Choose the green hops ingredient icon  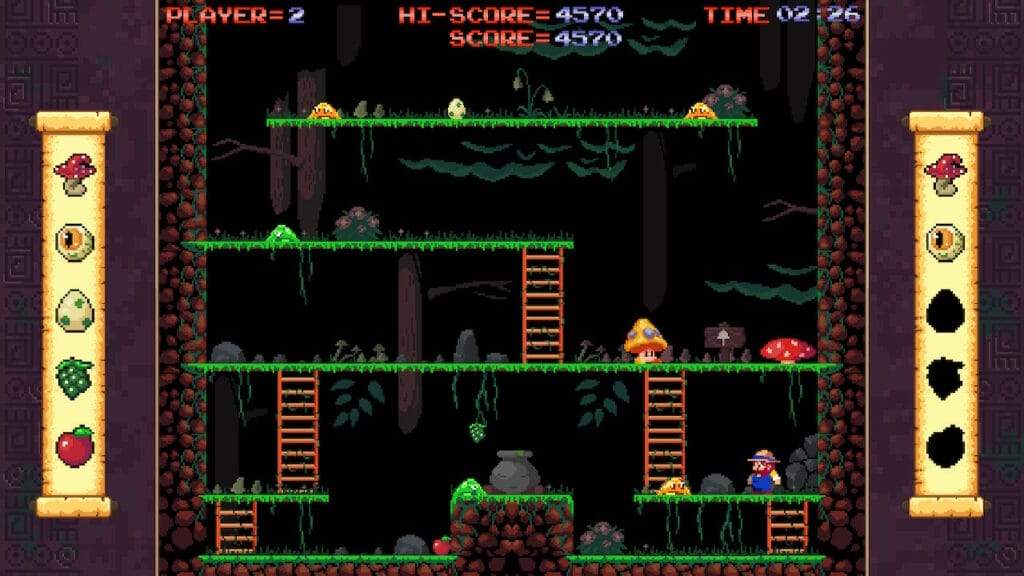74,378
